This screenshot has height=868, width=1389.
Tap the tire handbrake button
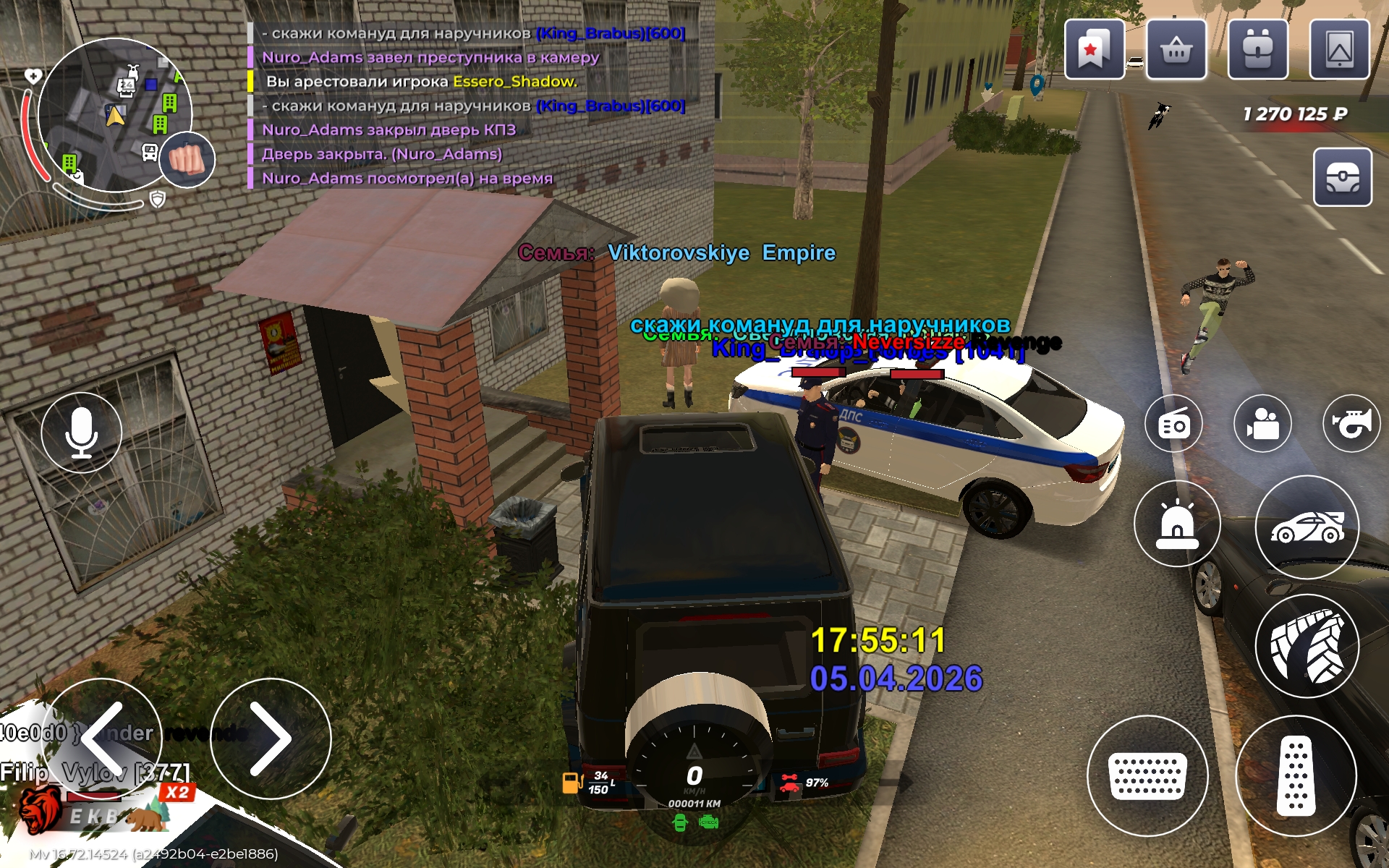click(1307, 646)
